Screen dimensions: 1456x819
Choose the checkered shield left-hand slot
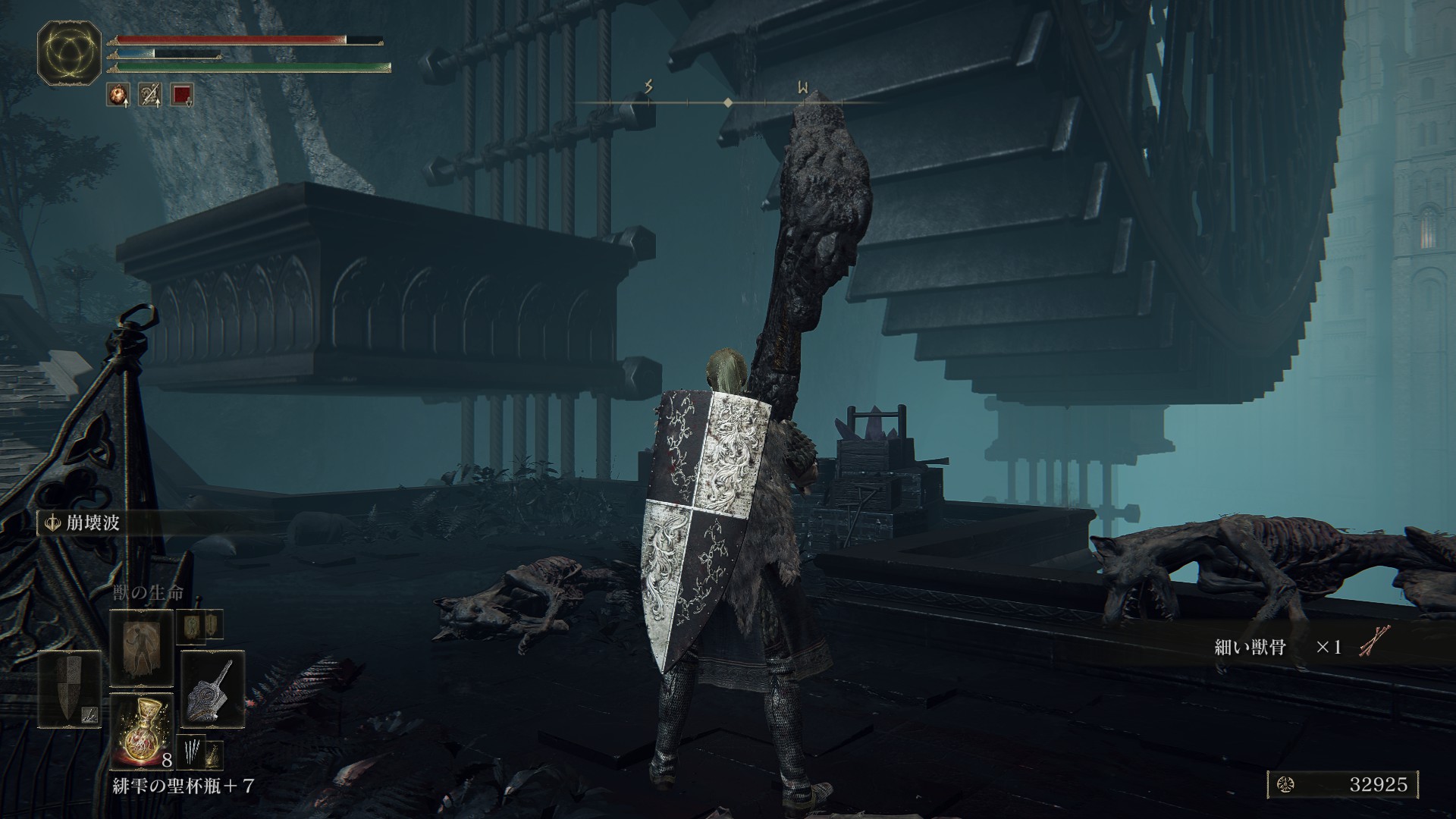[x=69, y=689]
